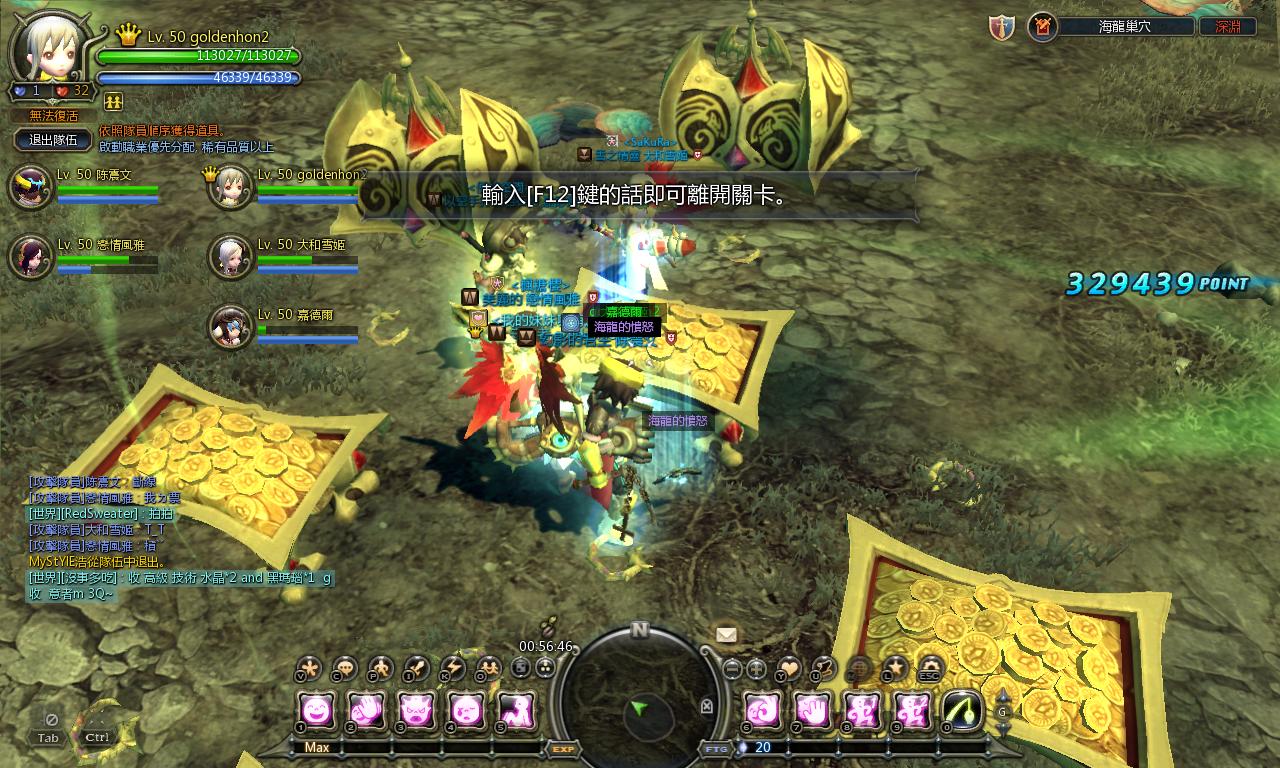
Task: Use the crying face emote in slot 4
Action: [466, 711]
